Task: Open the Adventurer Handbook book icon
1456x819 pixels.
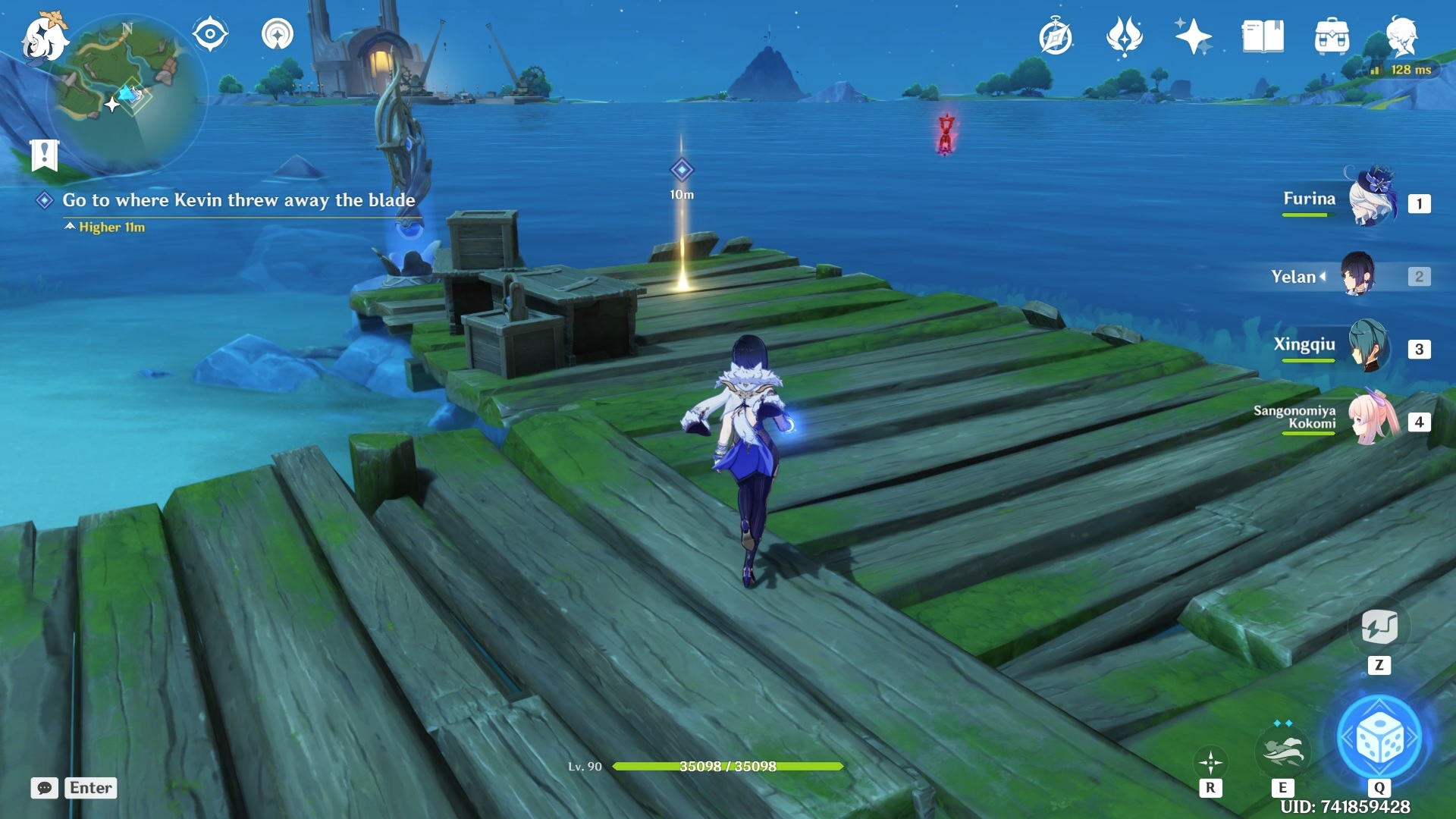Action: click(1263, 36)
